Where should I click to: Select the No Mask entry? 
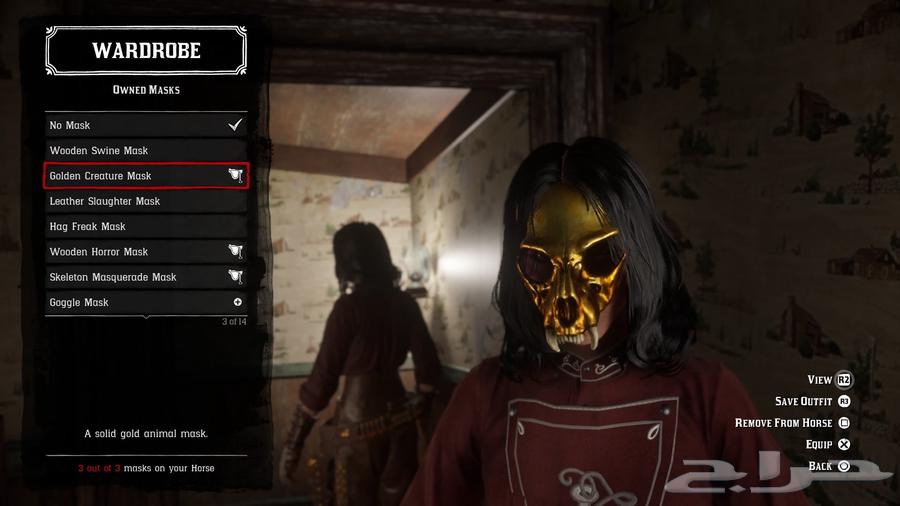point(146,125)
